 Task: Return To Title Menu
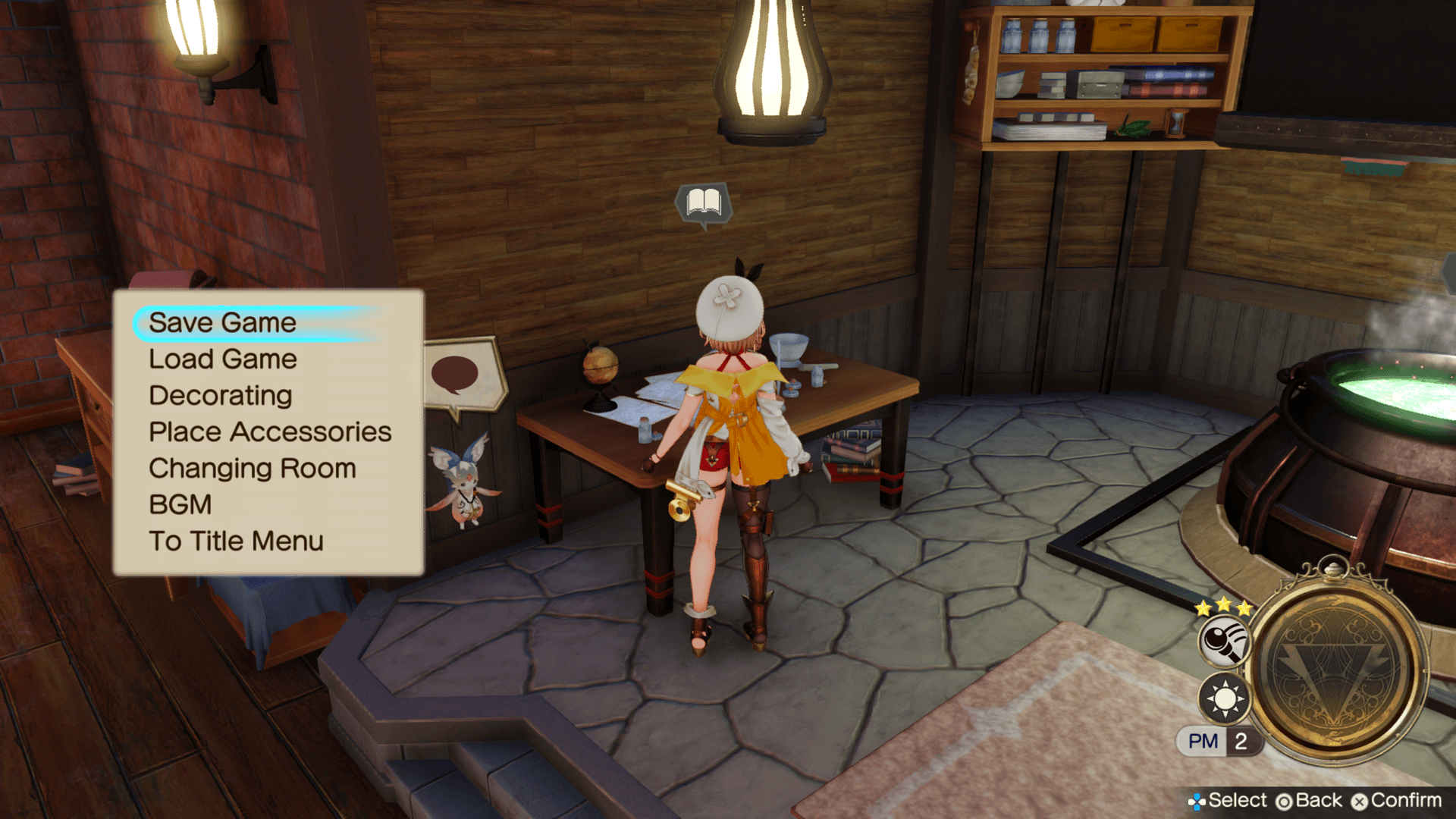coord(236,541)
